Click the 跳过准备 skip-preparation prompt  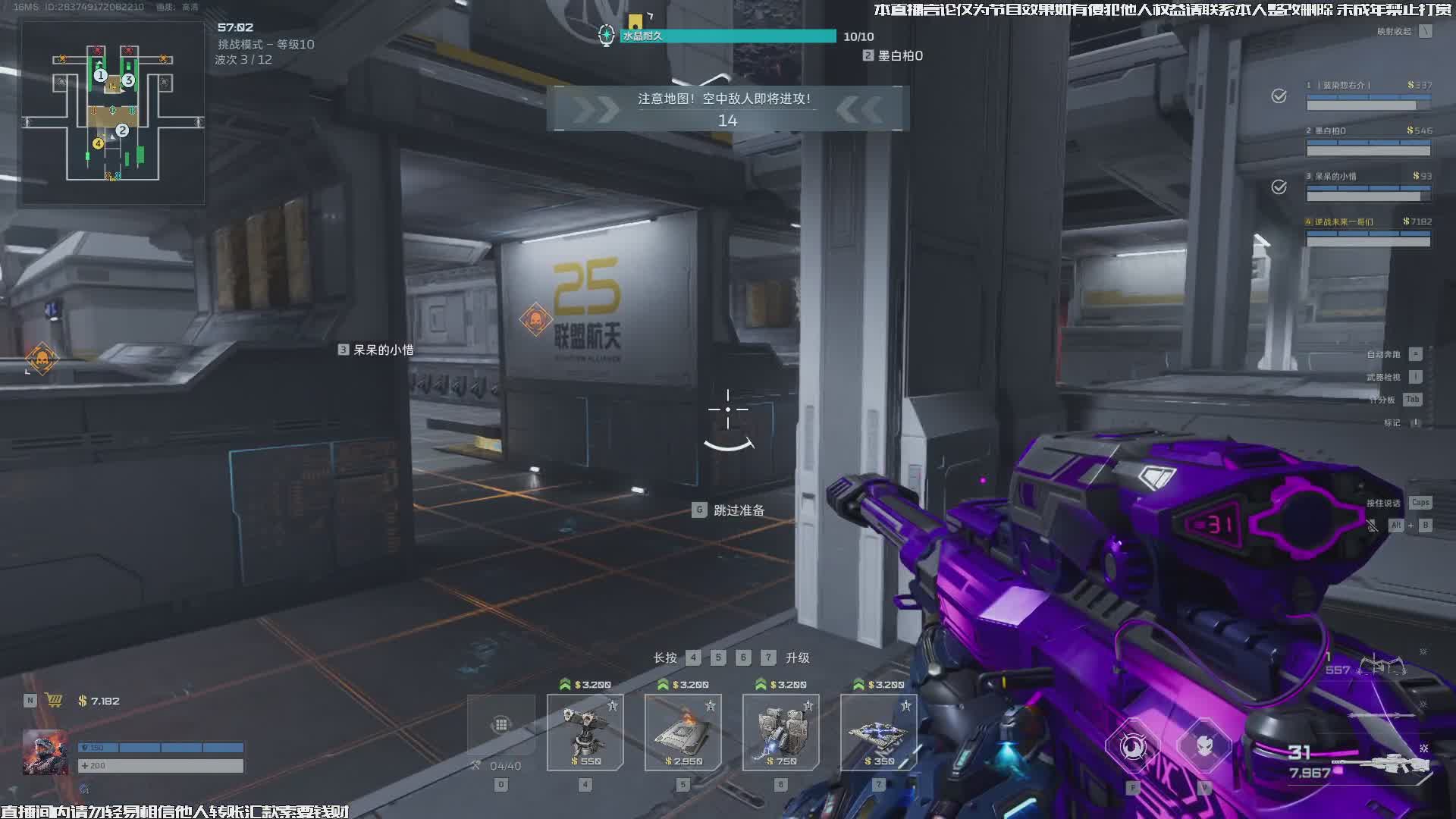pyautogui.click(x=730, y=510)
